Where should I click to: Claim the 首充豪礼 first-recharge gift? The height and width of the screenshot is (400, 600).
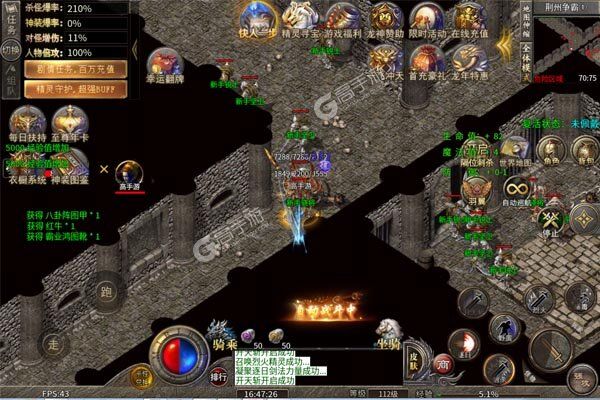tap(425, 62)
